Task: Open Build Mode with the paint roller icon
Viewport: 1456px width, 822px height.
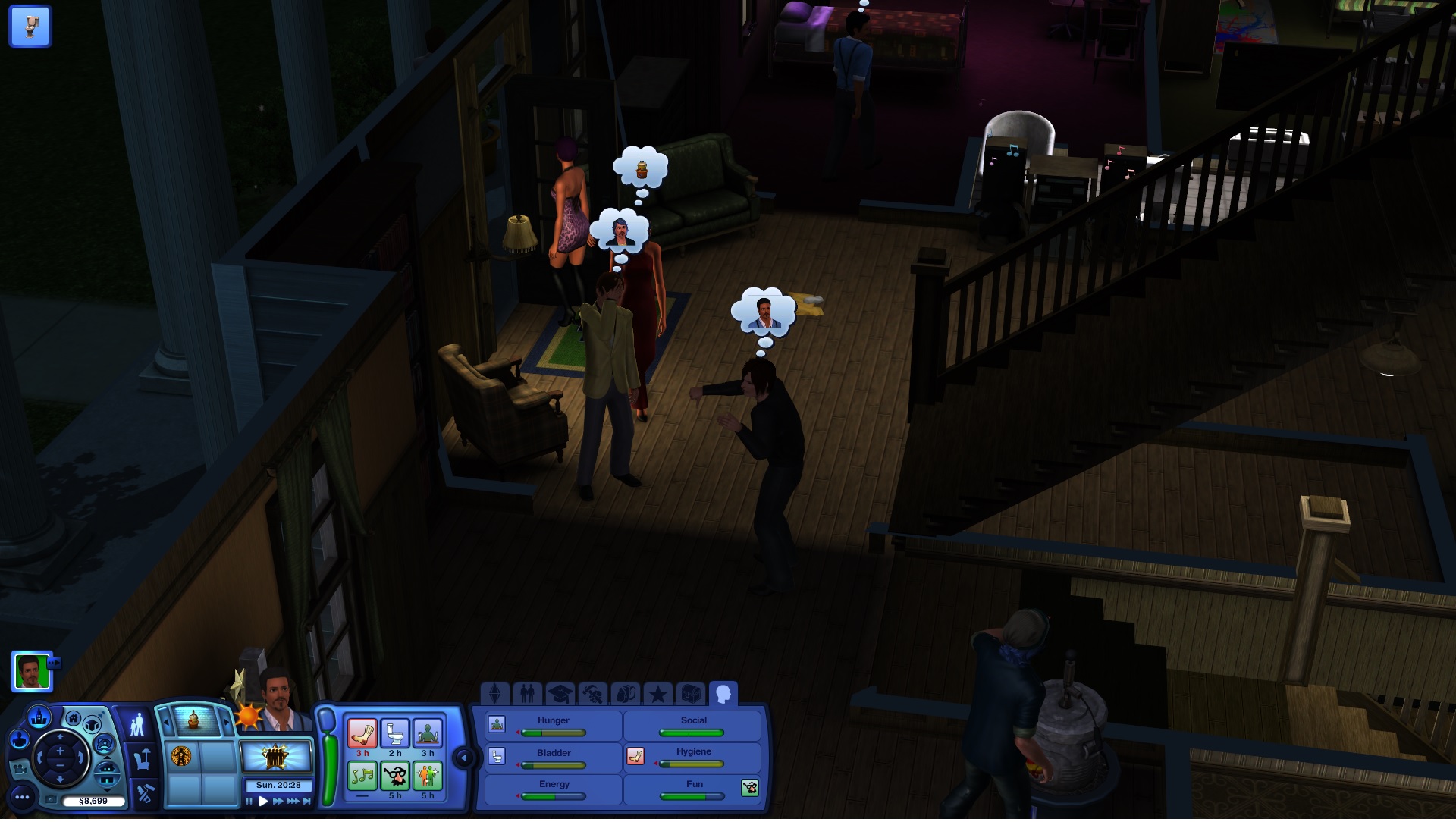Action: pos(144,792)
